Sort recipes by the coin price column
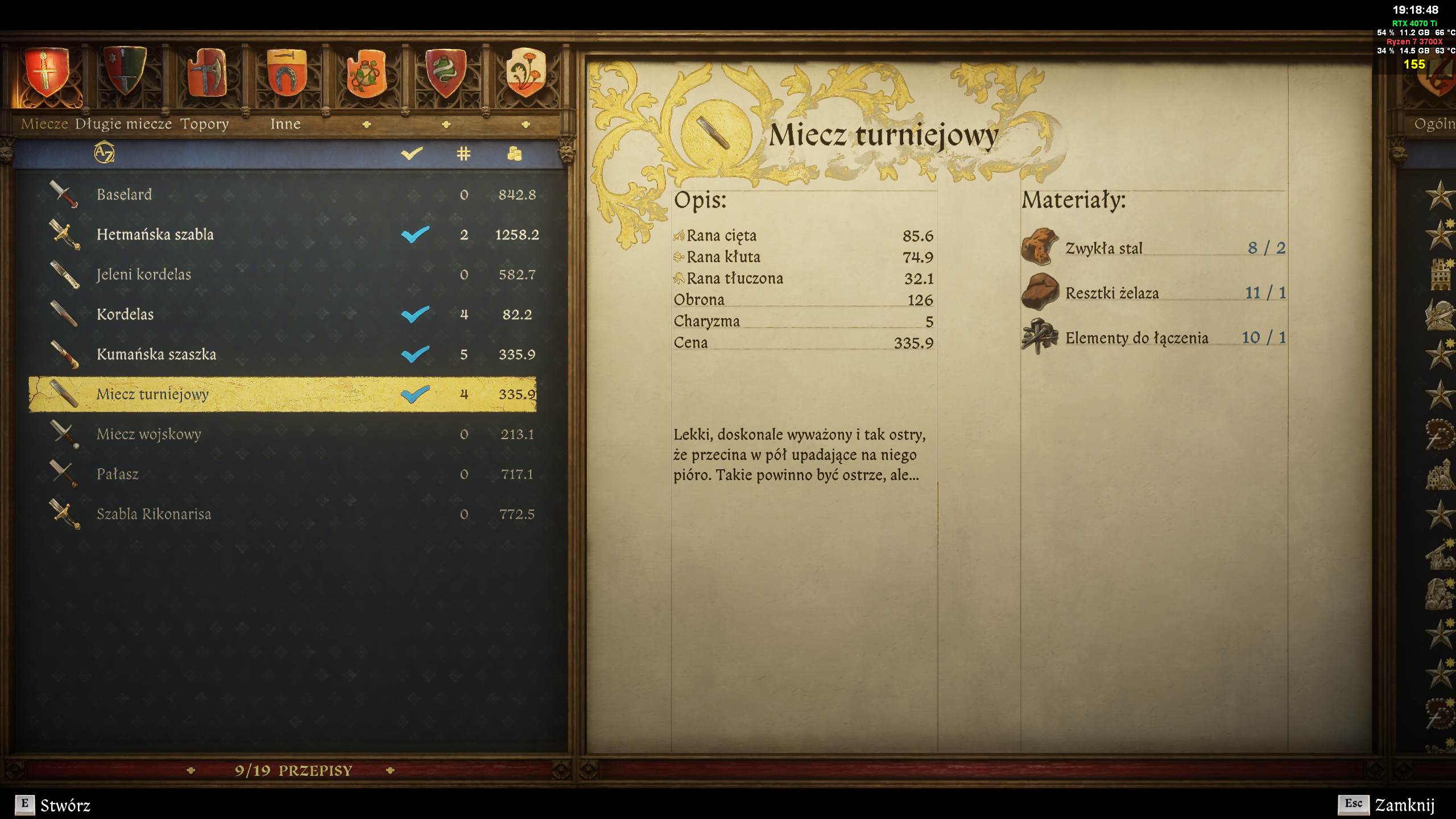Viewport: 1456px width, 819px height. tap(514, 154)
